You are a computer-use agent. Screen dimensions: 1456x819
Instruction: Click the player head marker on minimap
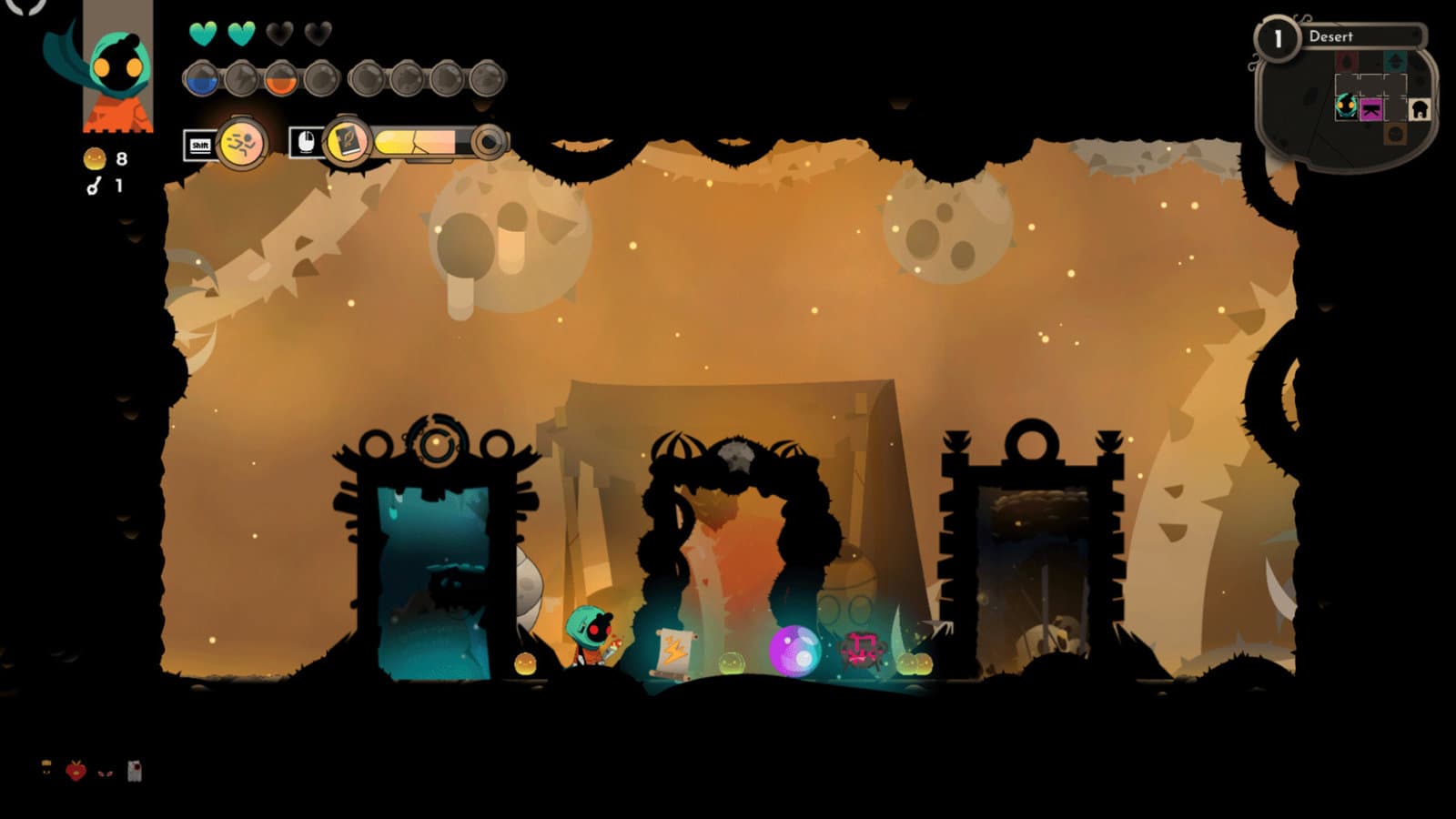tap(1346, 106)
